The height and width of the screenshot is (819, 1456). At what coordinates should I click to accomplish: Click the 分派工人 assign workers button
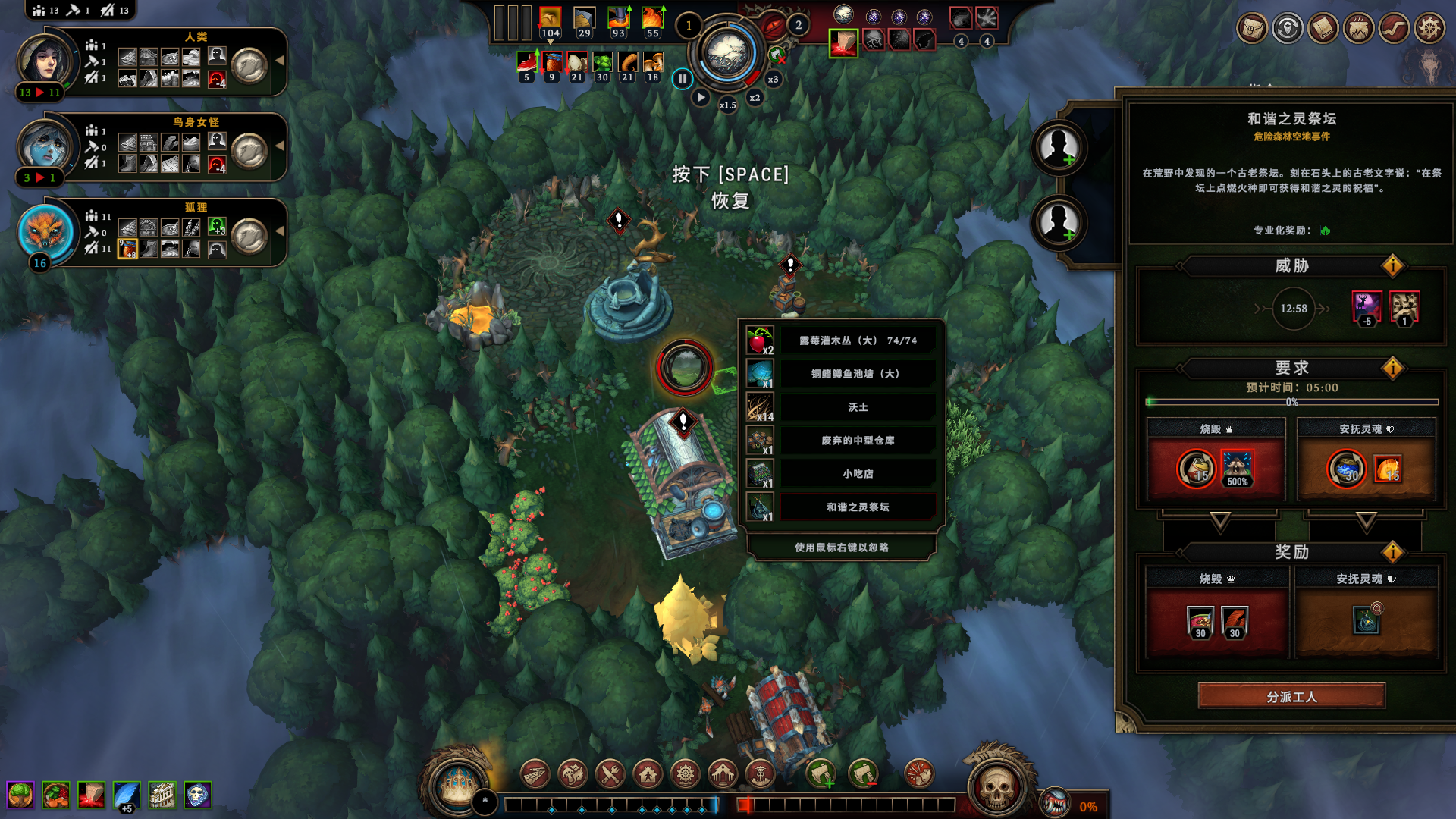1291,696
